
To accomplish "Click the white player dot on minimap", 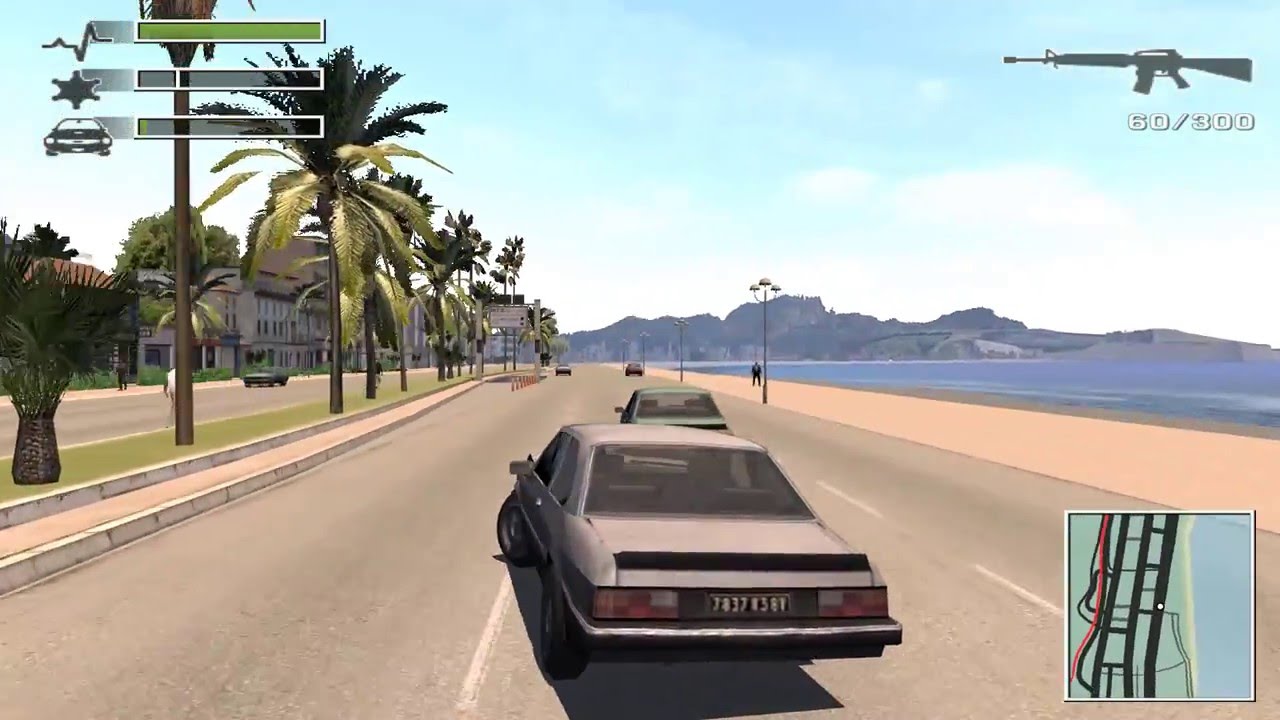I will pyautogui.click(x=1162, y=605).
